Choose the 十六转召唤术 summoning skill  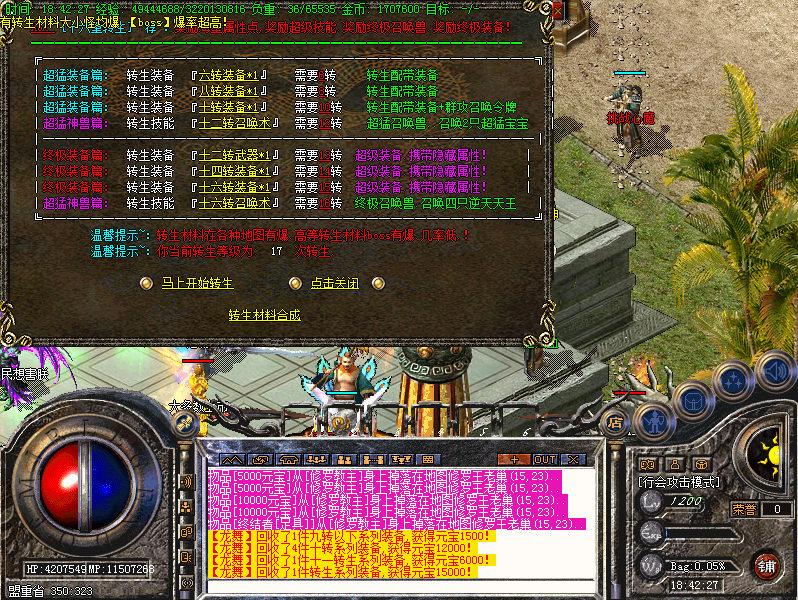pos(236,203)
